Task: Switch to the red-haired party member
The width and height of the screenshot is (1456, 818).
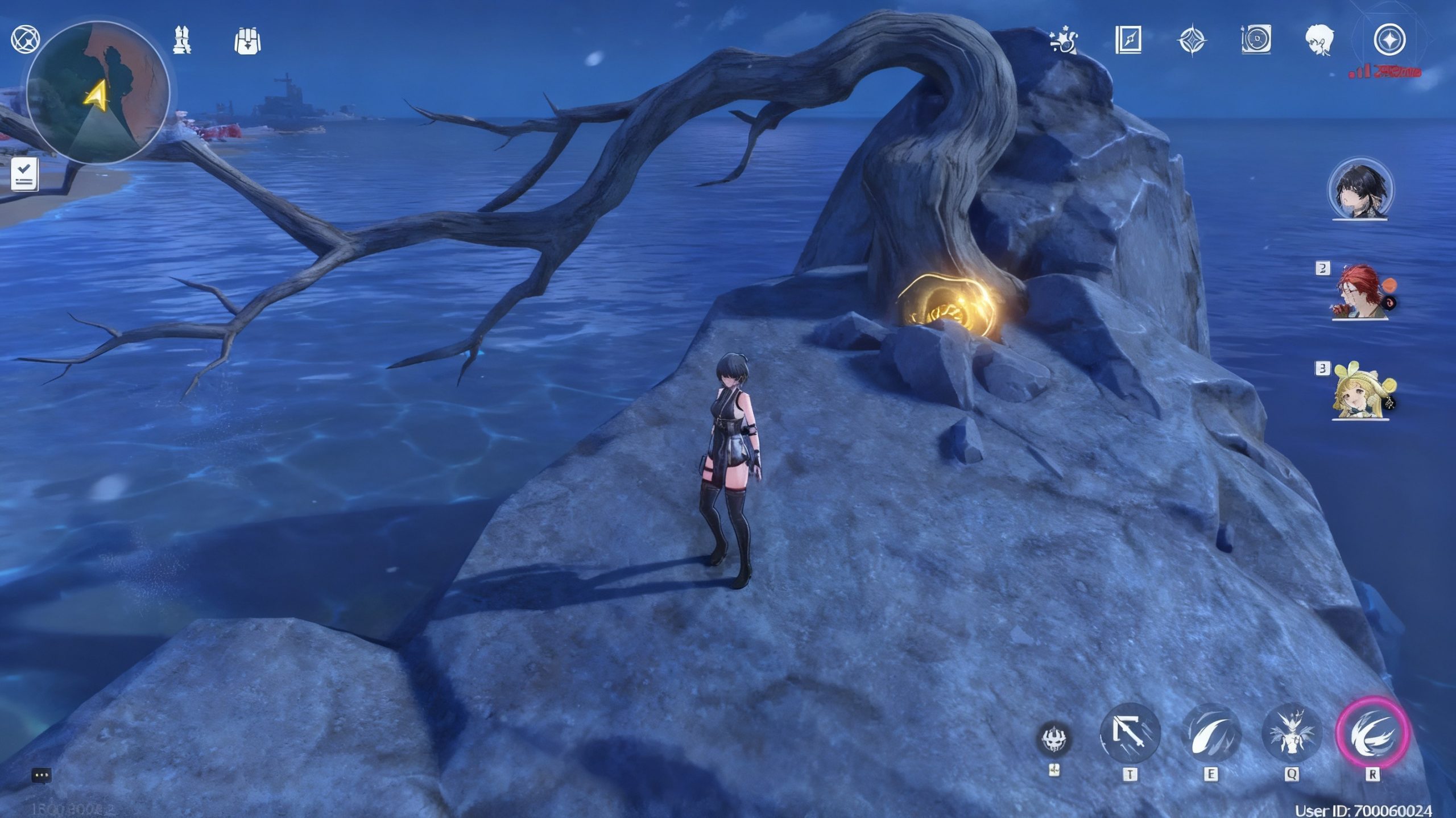Action: pos(1360,293)
